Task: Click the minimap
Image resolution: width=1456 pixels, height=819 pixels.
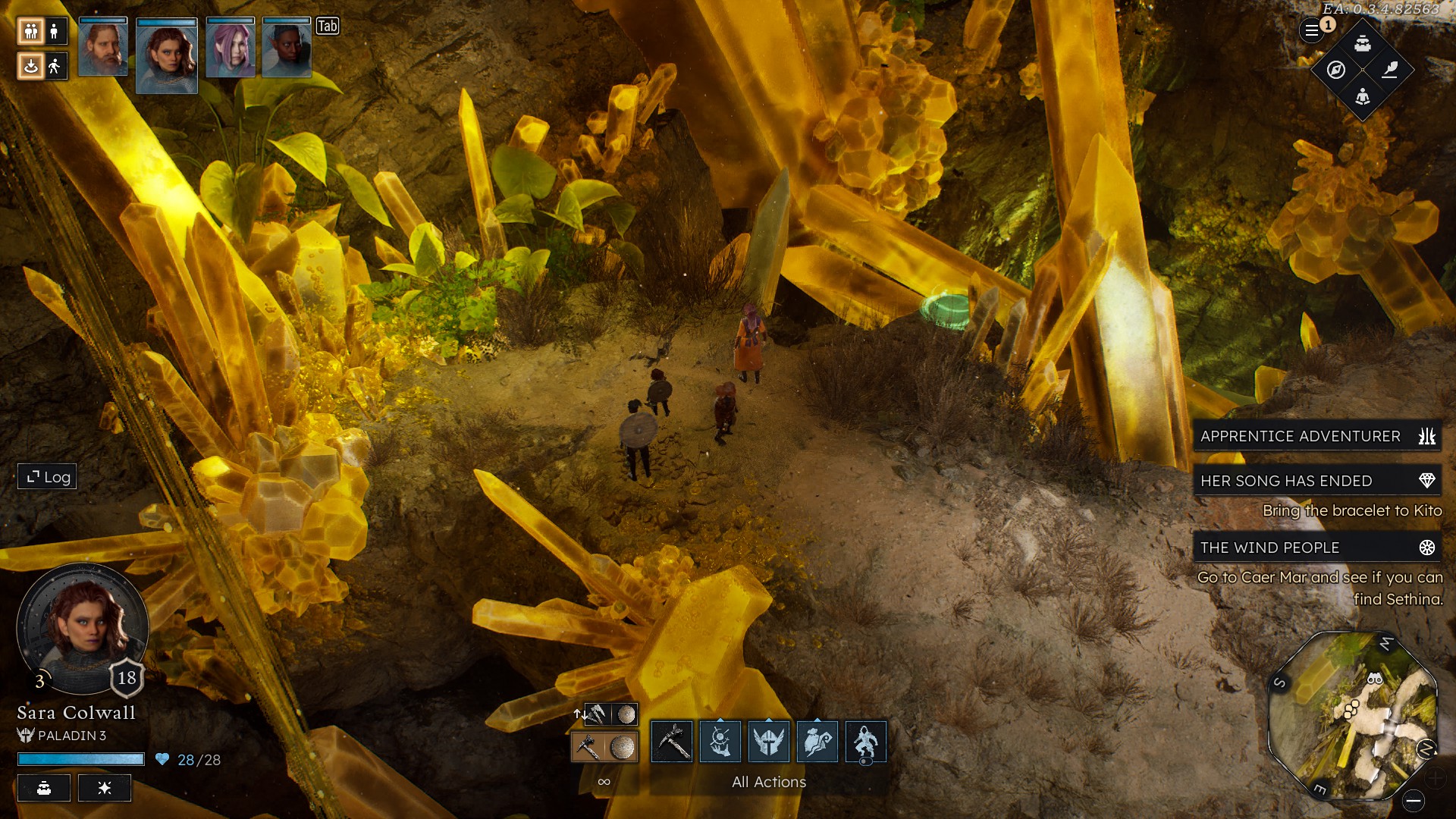Action: pos(1352,715)
